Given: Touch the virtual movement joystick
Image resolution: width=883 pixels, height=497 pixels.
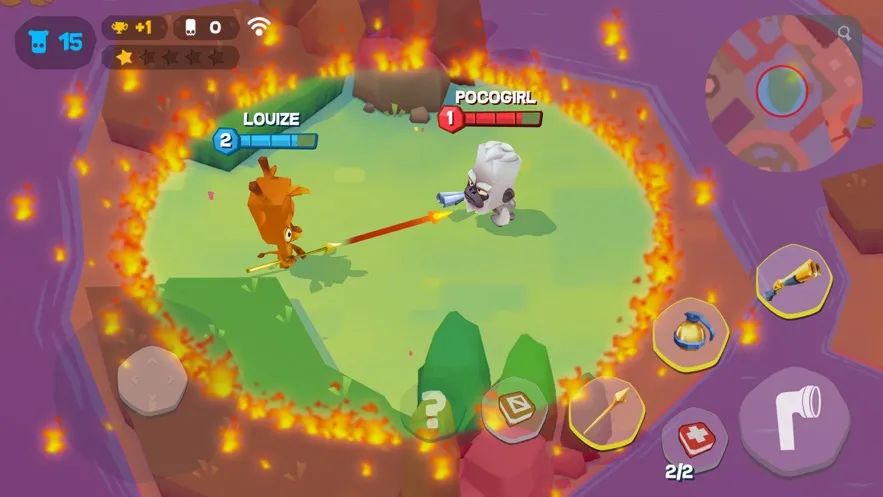Looking at the screenshot, I should point(152,380).
